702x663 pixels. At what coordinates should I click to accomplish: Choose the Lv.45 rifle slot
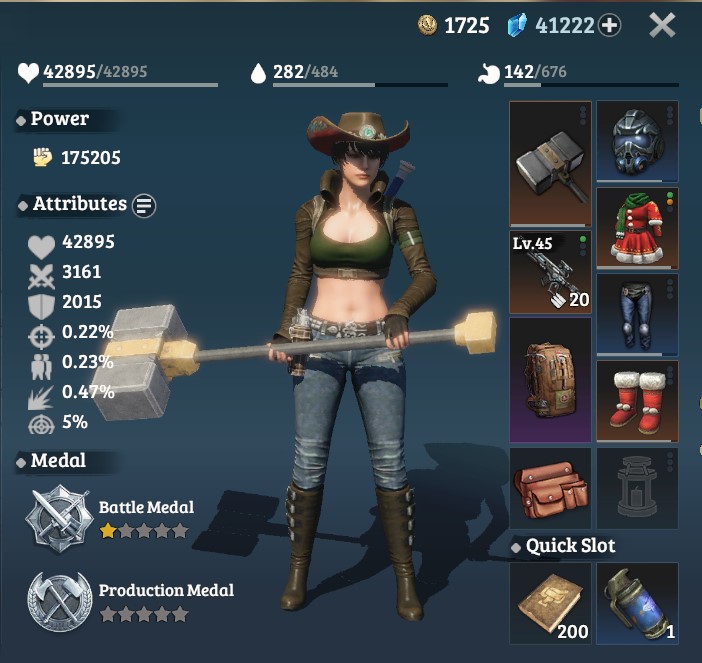click(550, 272)
